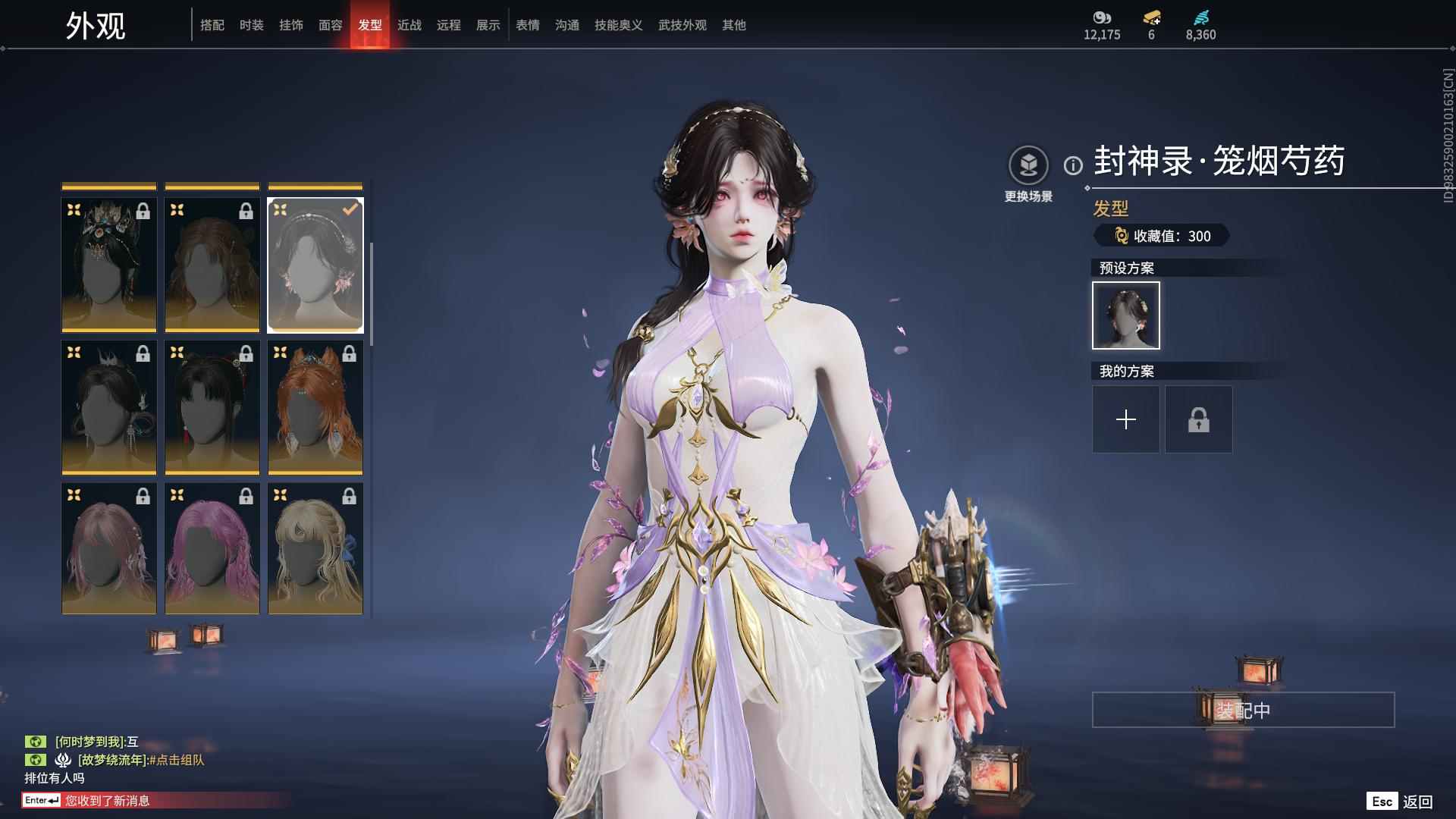Click the 装配中 equip button
Viewport: 1456px width, 819px height.
tap(1243, 710)
